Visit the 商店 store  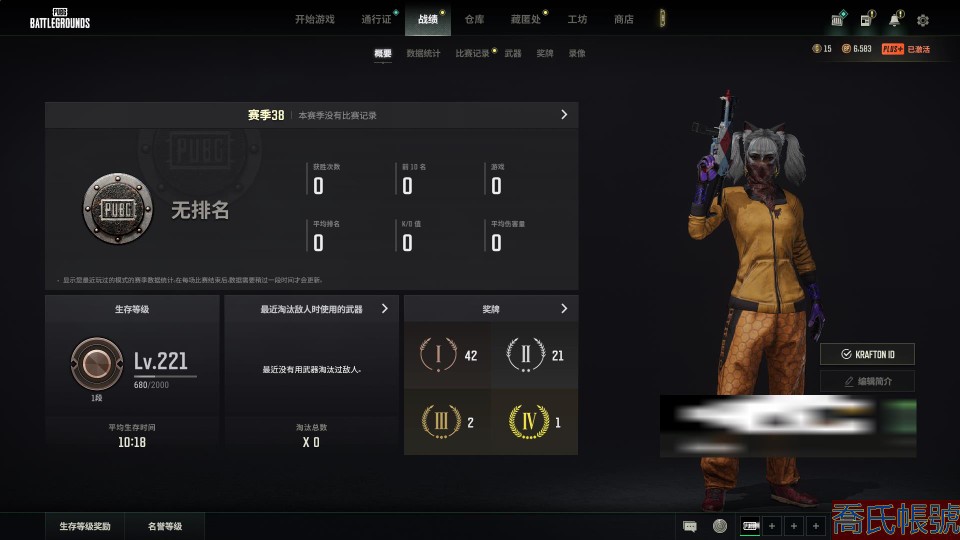[x=623, y=19]
